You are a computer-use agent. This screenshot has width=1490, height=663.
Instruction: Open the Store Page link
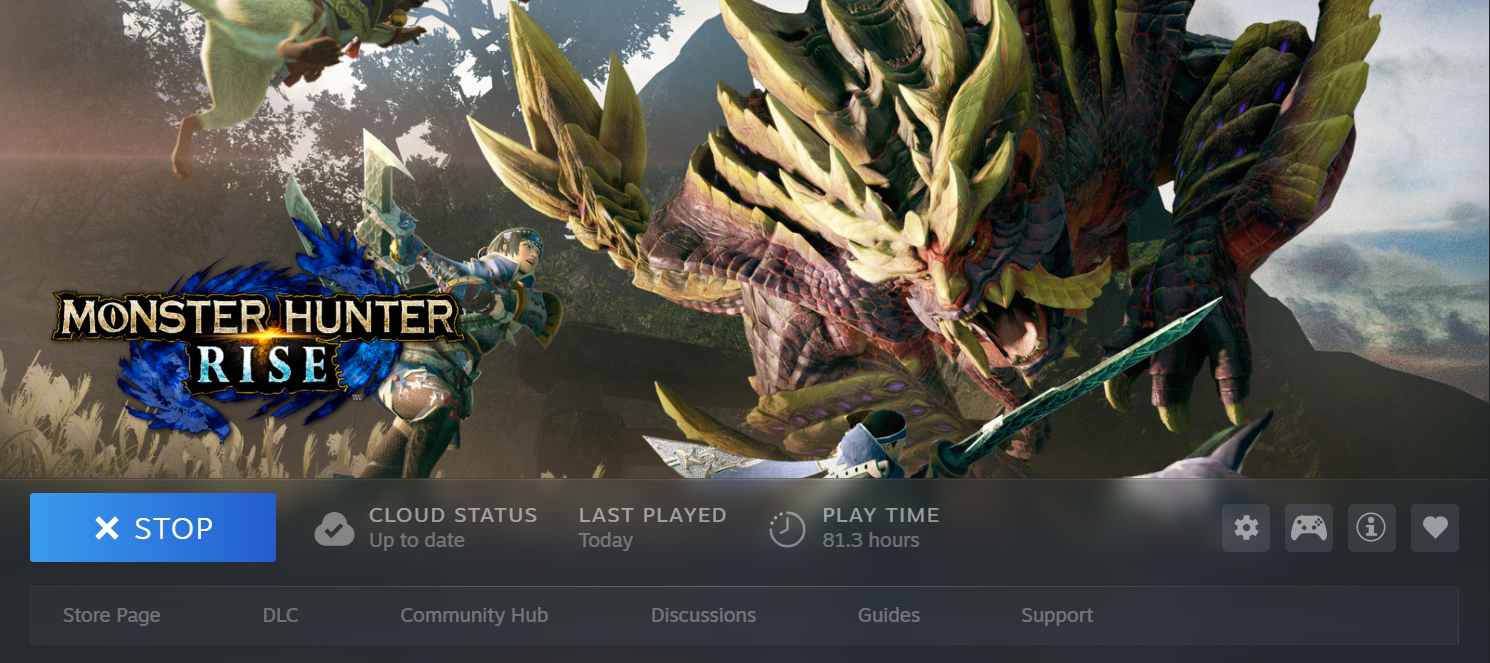coord(111,615)
